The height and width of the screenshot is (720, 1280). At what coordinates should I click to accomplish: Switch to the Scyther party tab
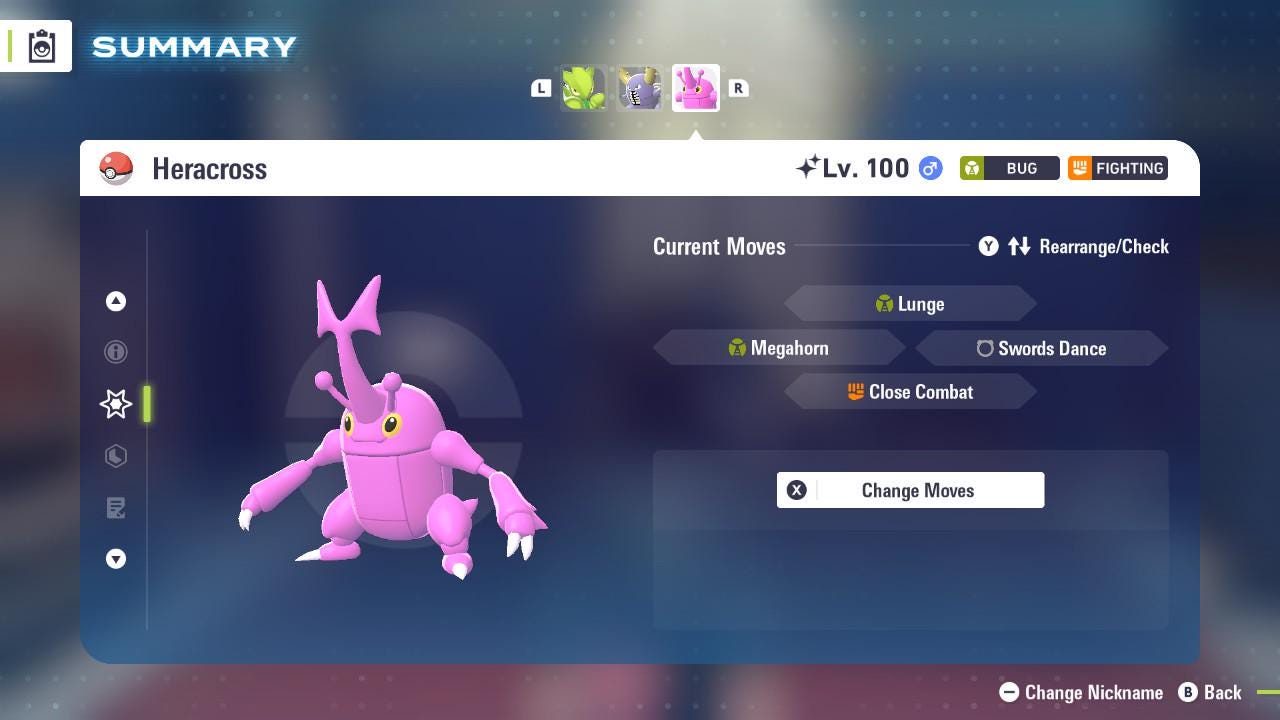583,88
